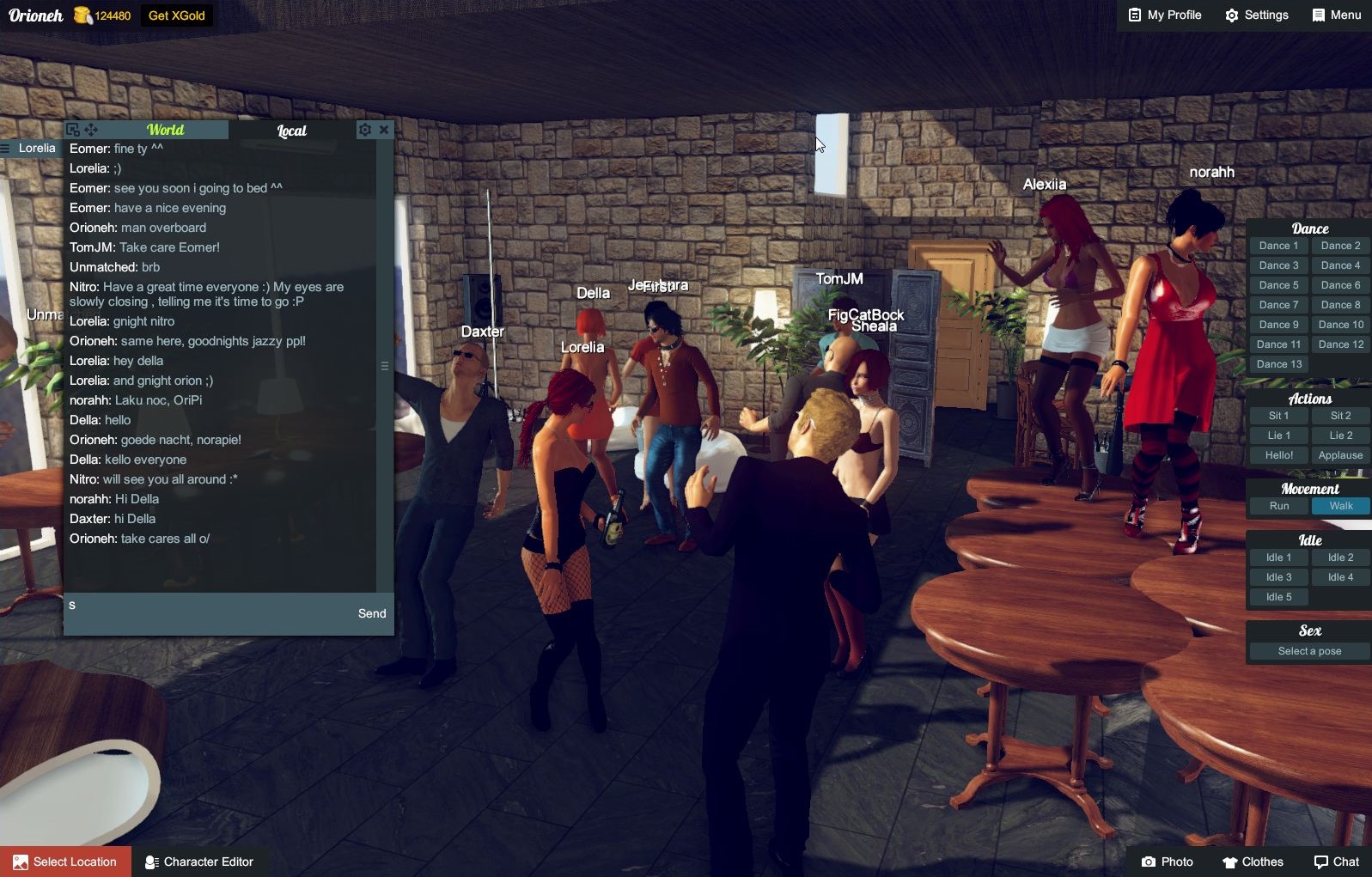Screen dimensions: 1372x877
Task: Launch the Character Editor
Action: 199,862
